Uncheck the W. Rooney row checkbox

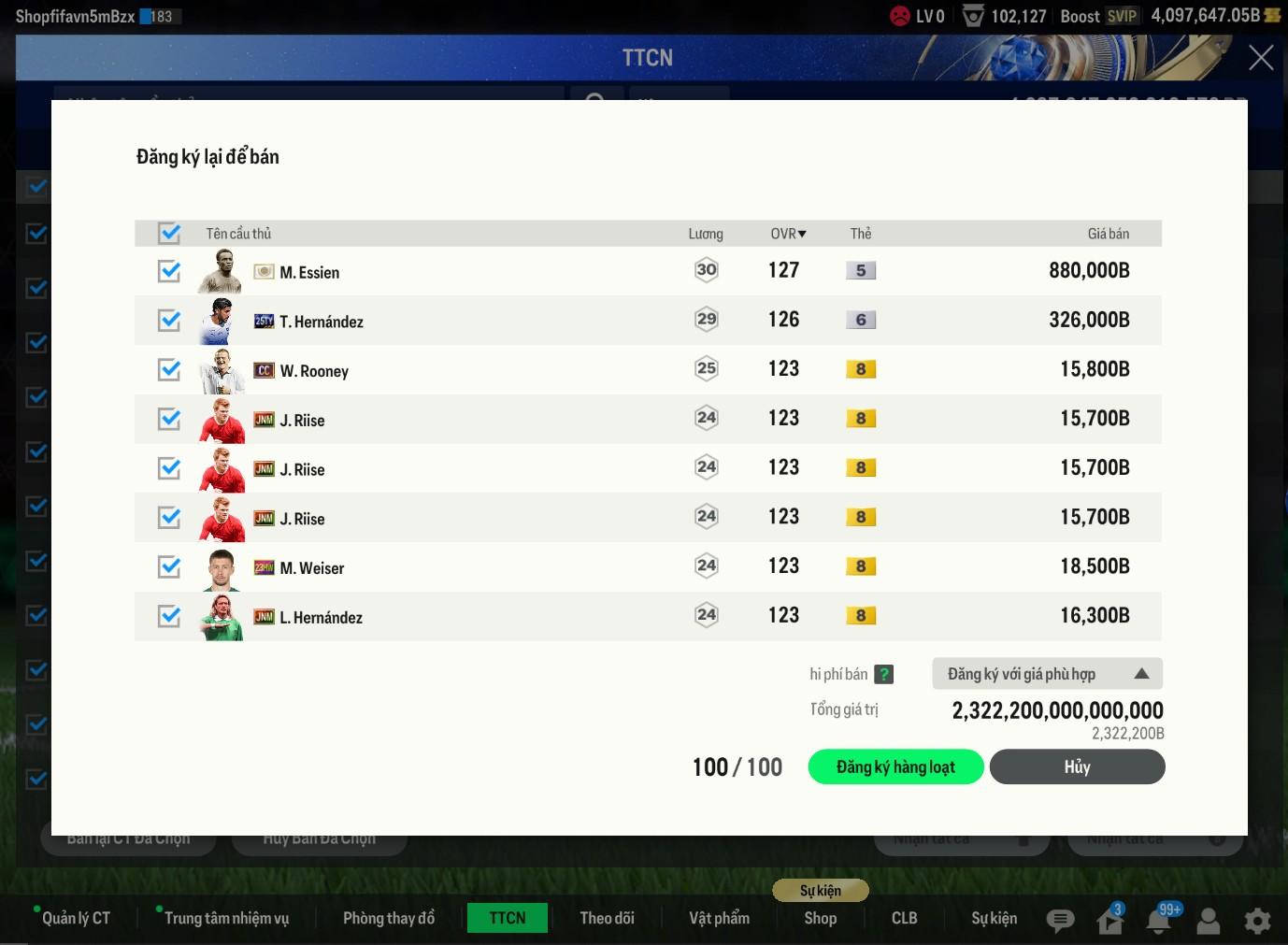click(169, 370)
